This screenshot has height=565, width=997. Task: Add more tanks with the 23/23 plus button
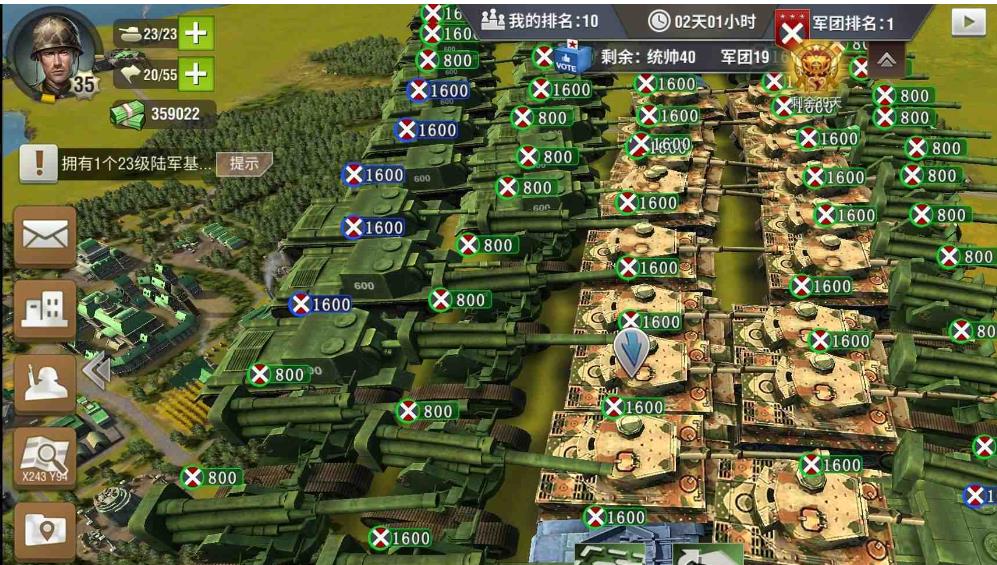click(196, 33)
